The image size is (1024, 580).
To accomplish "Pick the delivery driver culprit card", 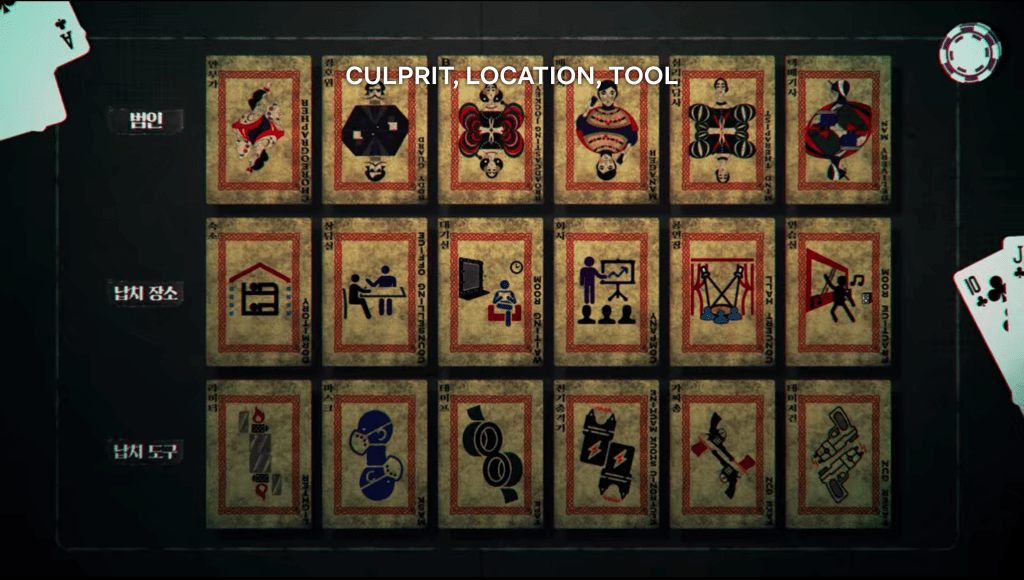I will [x=838, y=130].
